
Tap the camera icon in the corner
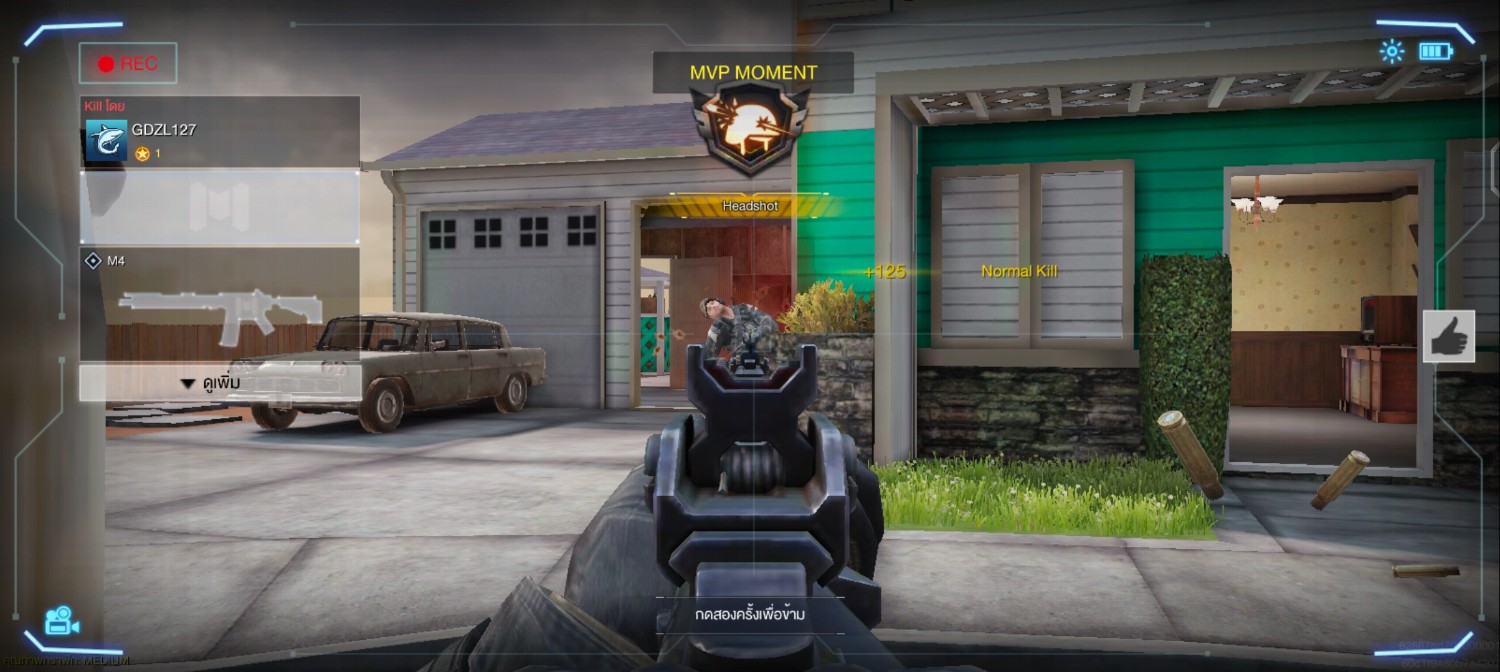(62, 620)
